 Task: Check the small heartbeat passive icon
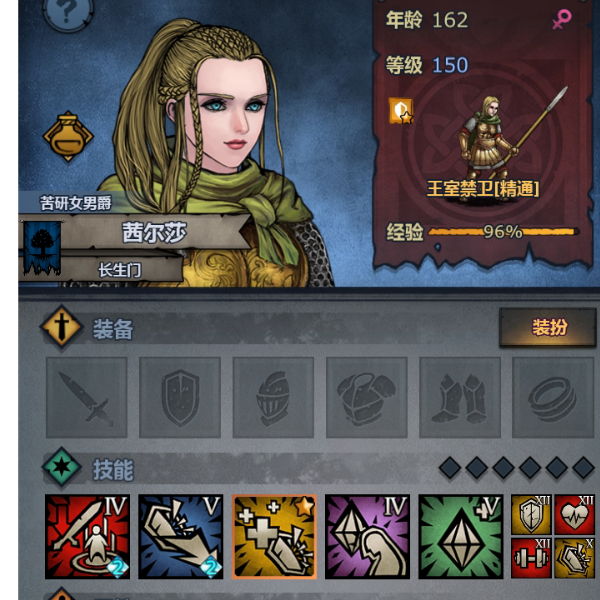[575, 514]
